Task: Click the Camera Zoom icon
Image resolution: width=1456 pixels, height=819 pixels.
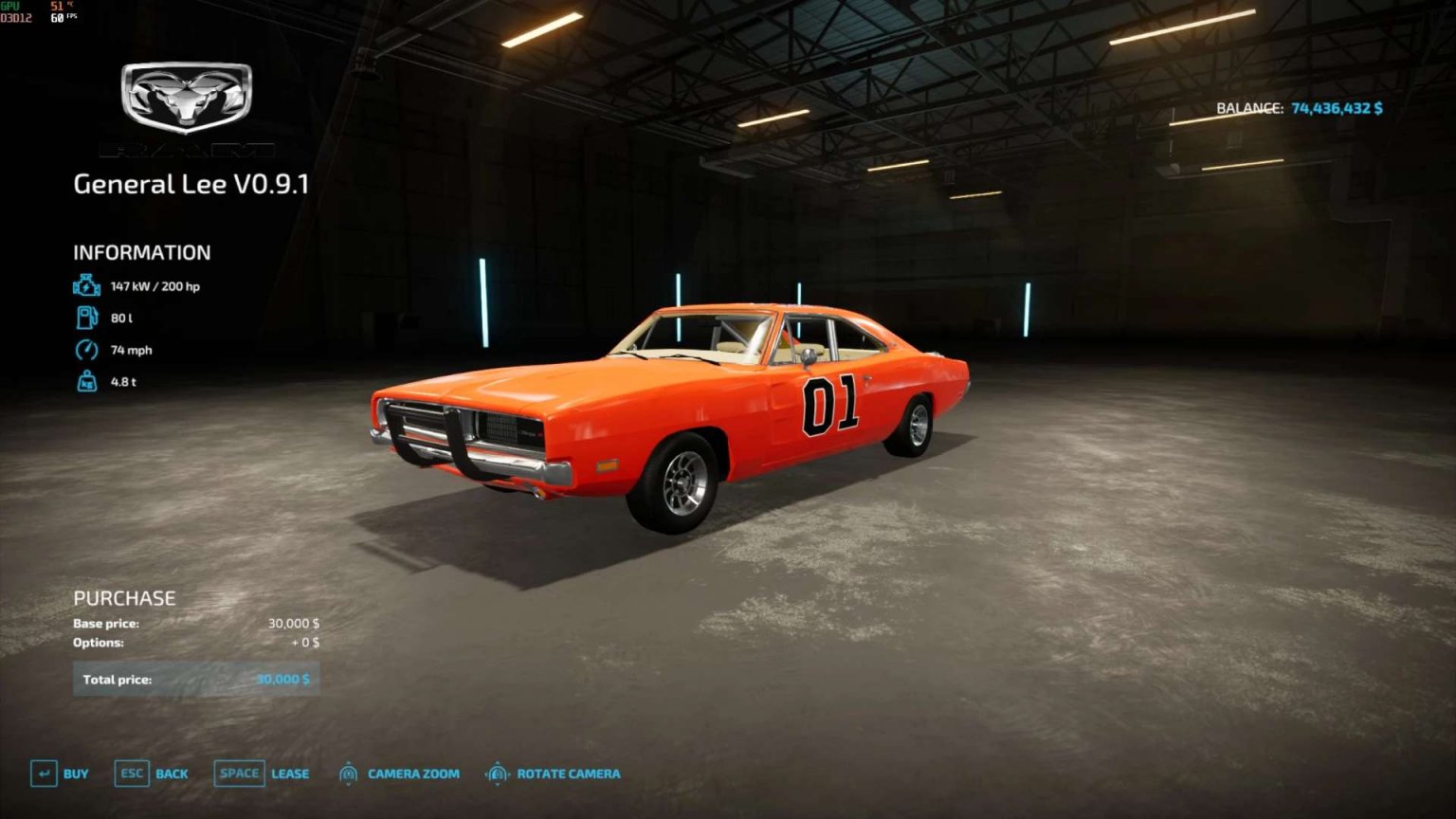Action: point(349,773)
